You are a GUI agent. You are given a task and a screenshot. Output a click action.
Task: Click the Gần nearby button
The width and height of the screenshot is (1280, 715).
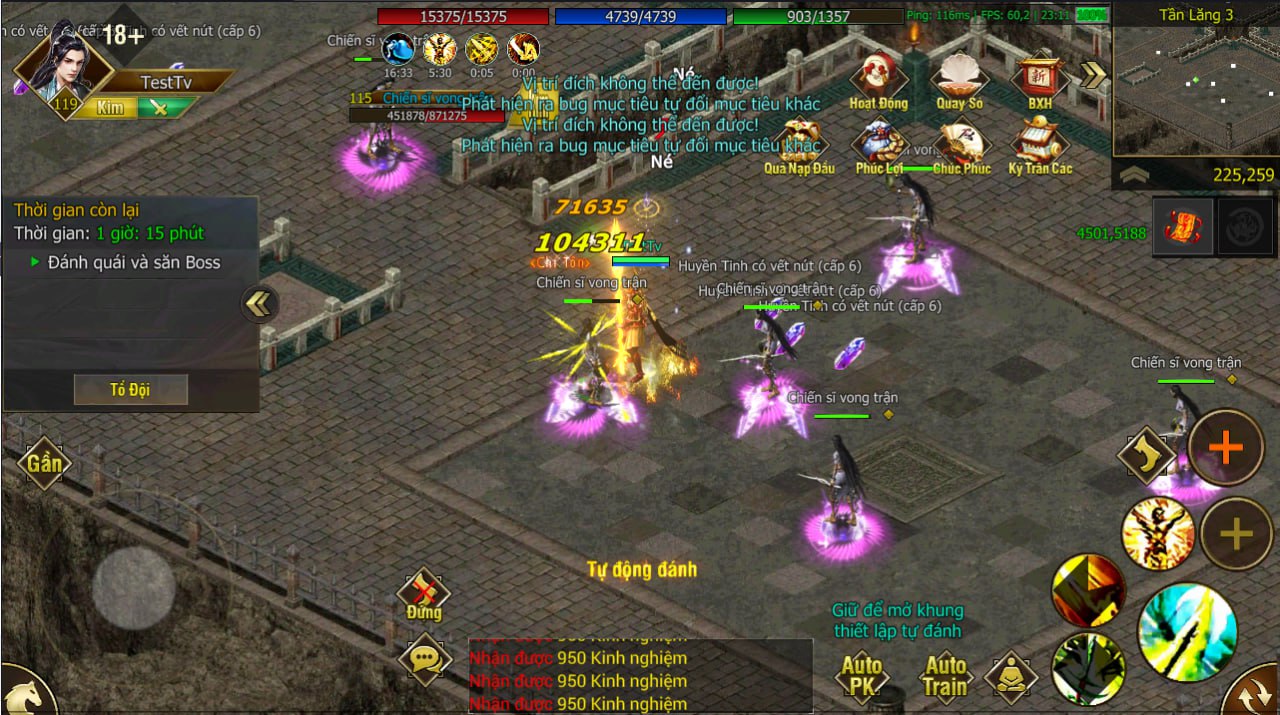pyautogui.click(x=44, y=462)
